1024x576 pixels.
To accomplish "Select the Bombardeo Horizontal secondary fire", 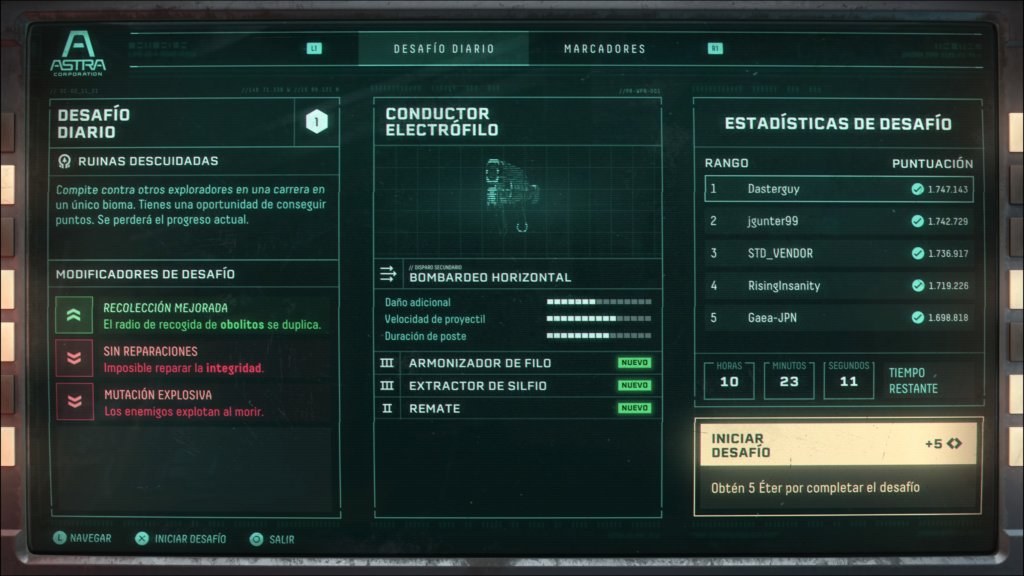I will [517, 274].
